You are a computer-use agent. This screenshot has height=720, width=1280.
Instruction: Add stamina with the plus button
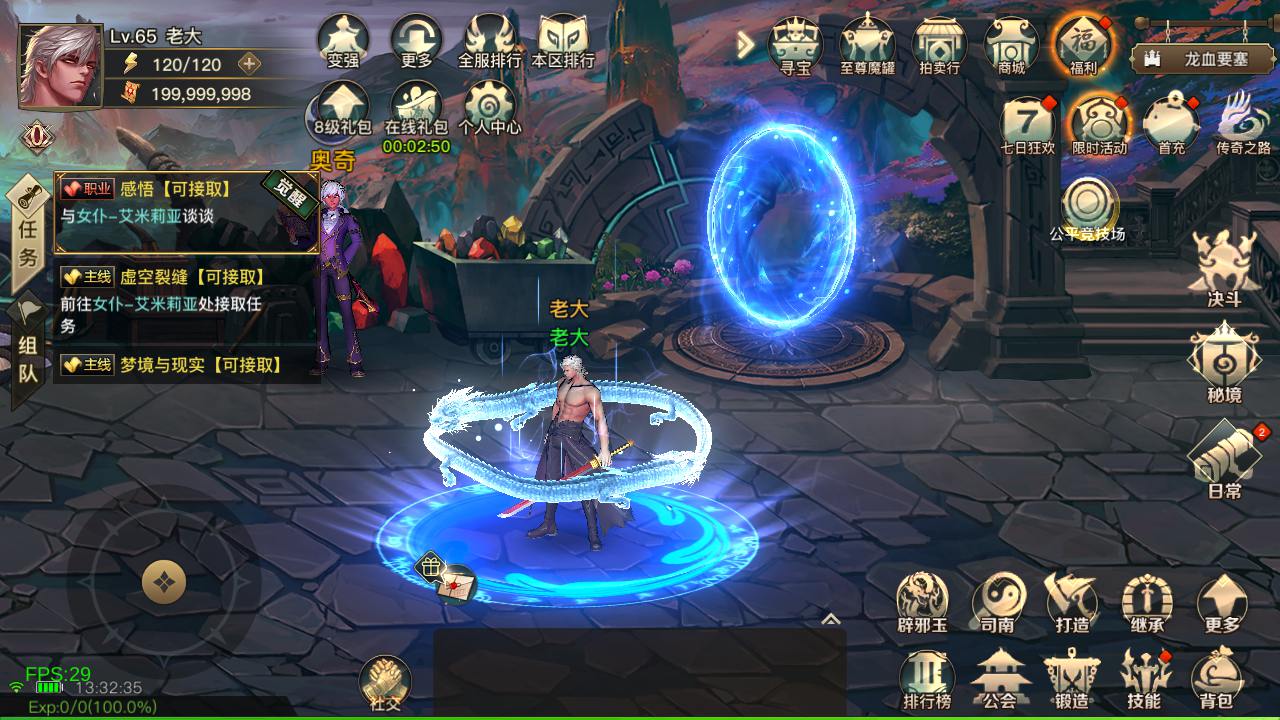pos(249,64)
